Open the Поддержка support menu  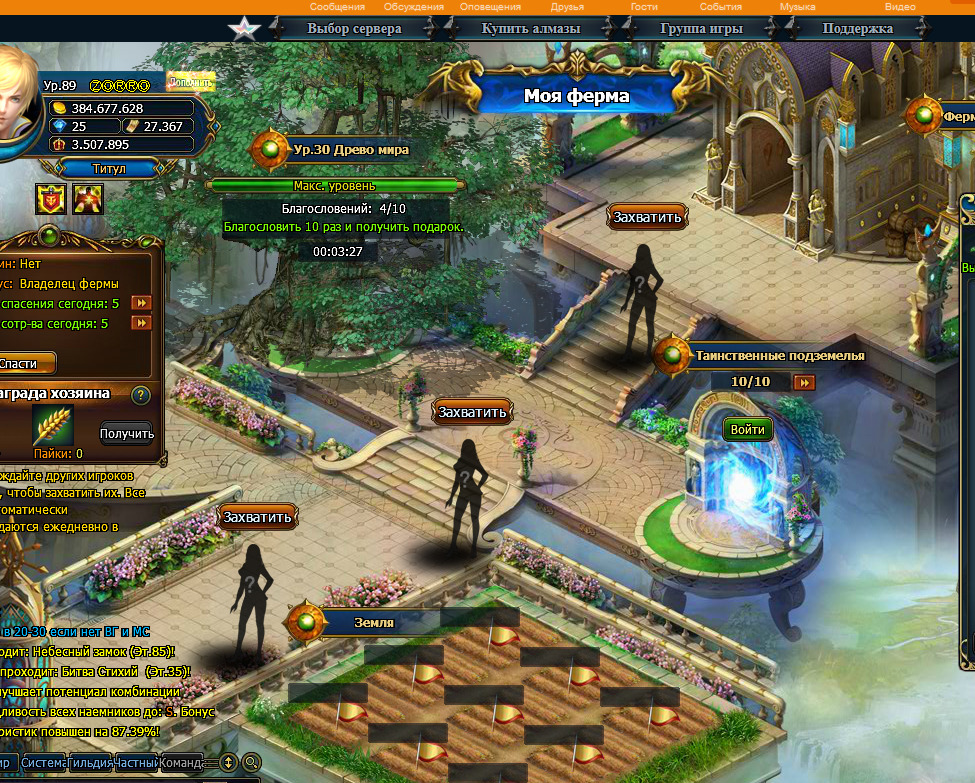[x=857, y=28]
